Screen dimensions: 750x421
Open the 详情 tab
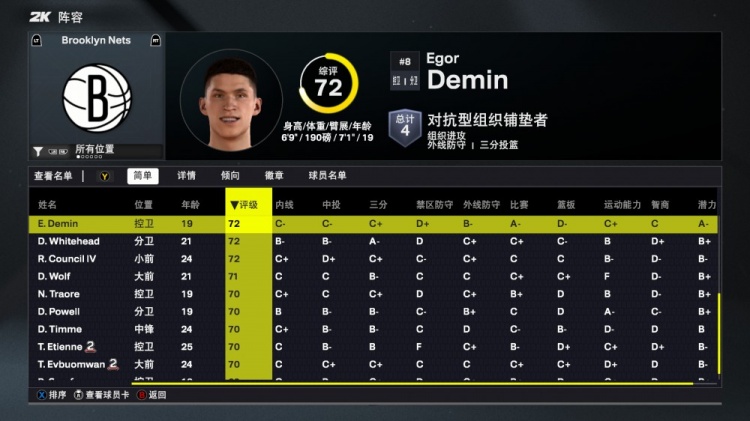click(x=186, y=176)
